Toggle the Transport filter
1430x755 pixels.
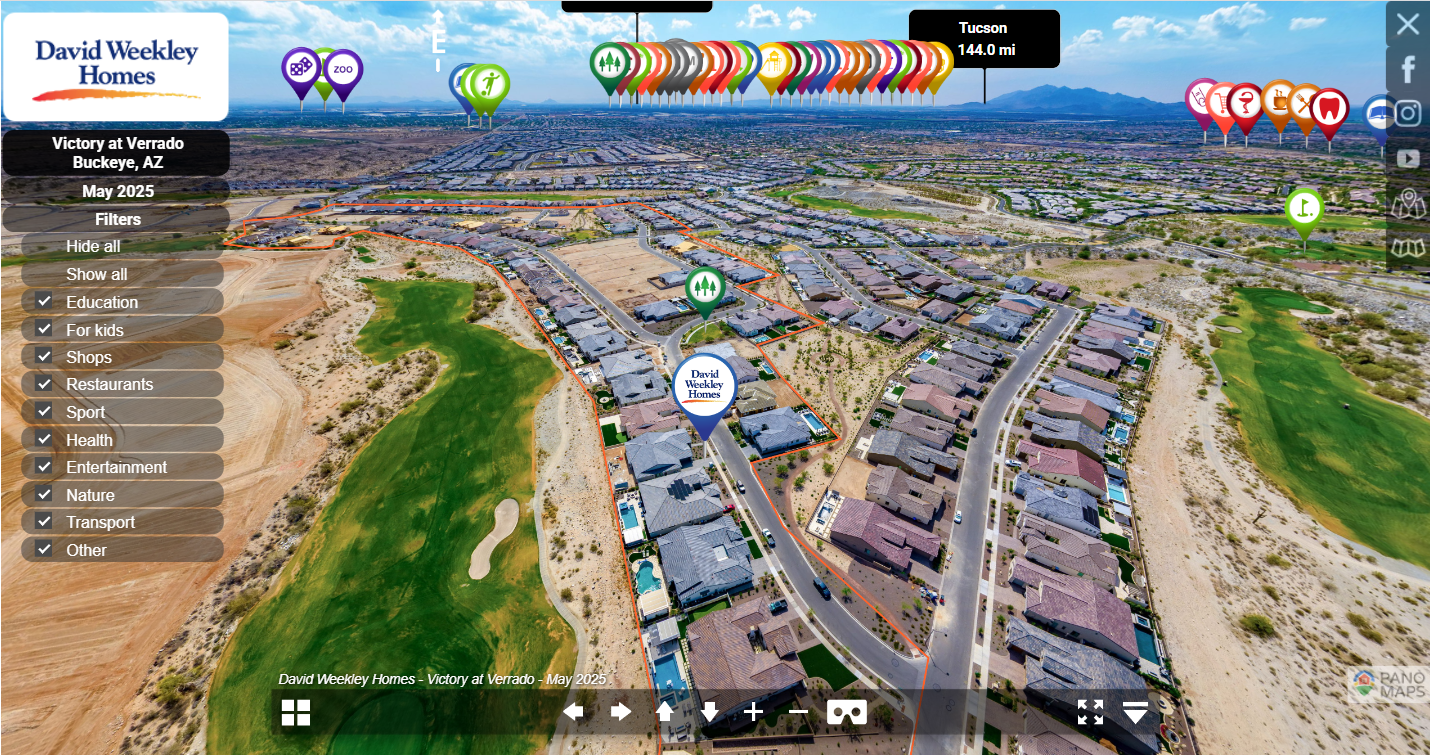coord(44,522)
